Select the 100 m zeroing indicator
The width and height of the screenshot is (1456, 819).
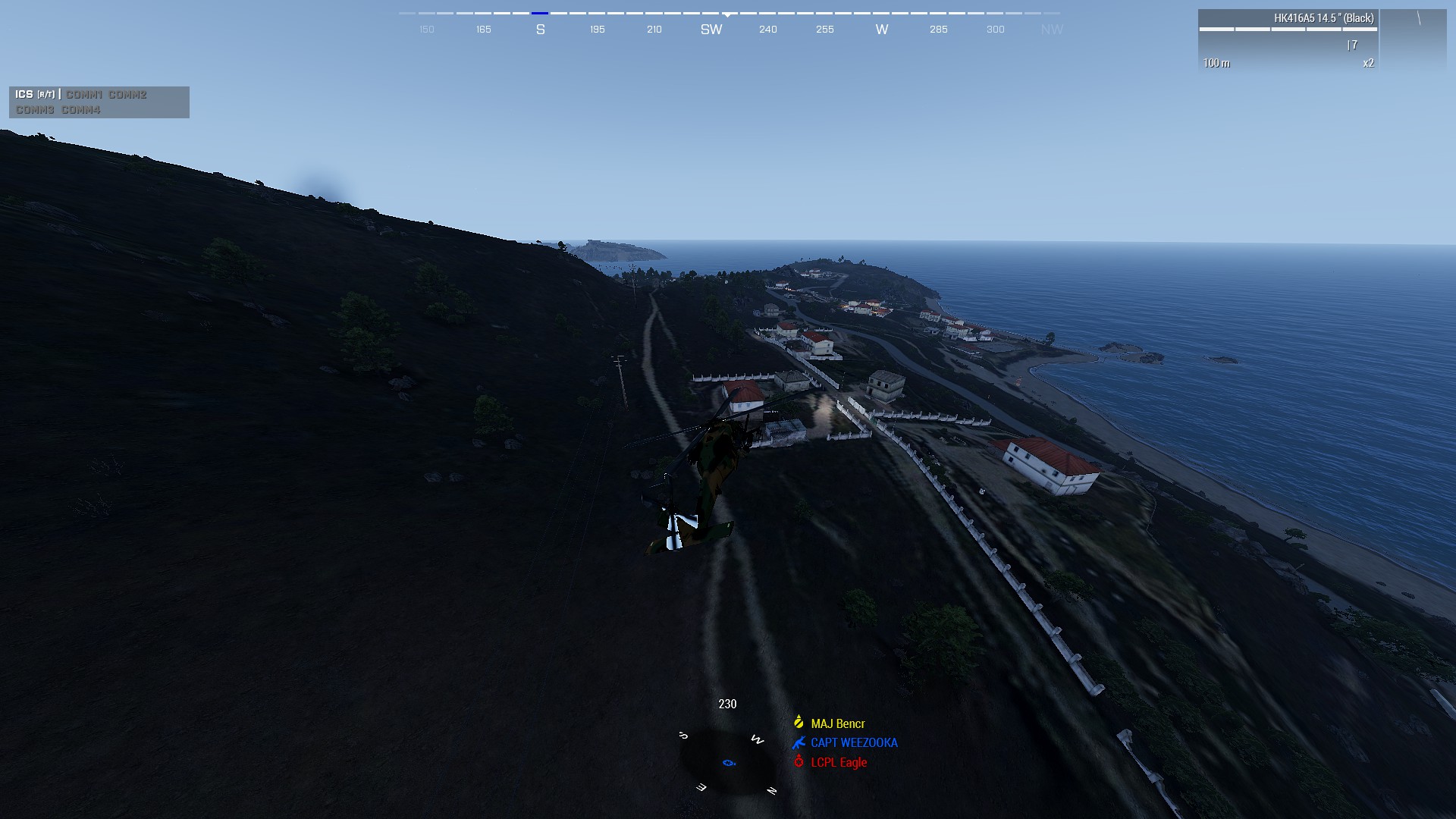pyautogui.click(x=1217, y=63)
